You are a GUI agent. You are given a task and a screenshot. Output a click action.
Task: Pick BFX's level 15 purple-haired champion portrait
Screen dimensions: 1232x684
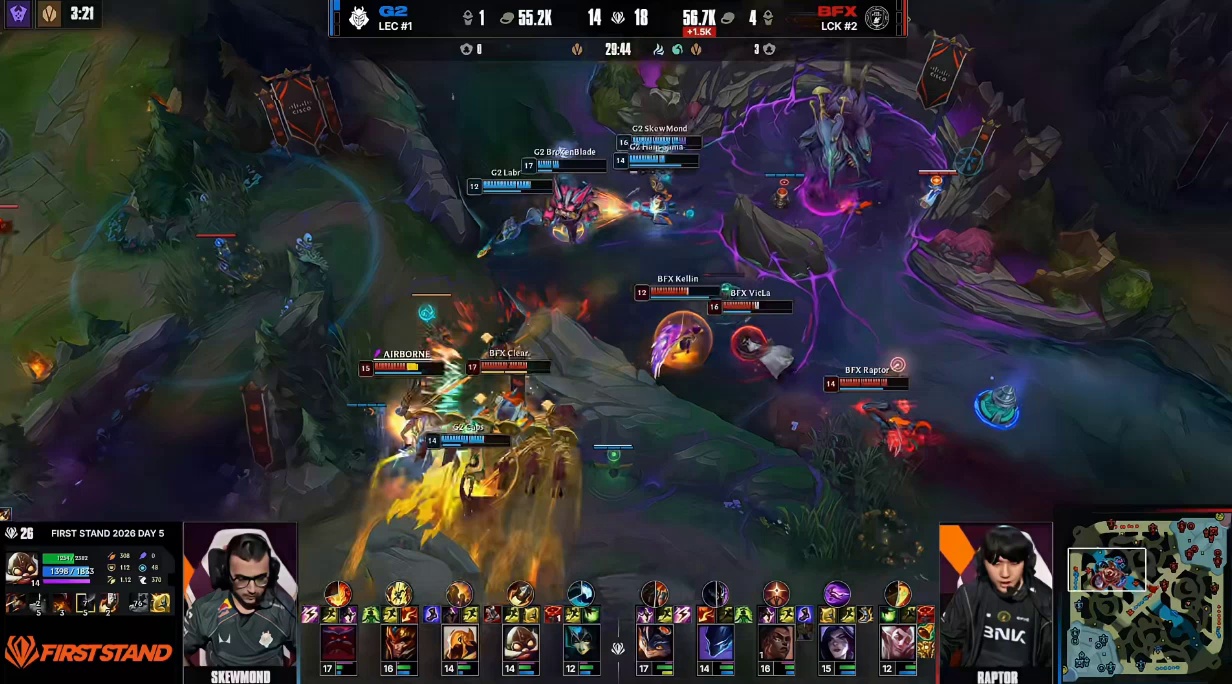point(837,643)
